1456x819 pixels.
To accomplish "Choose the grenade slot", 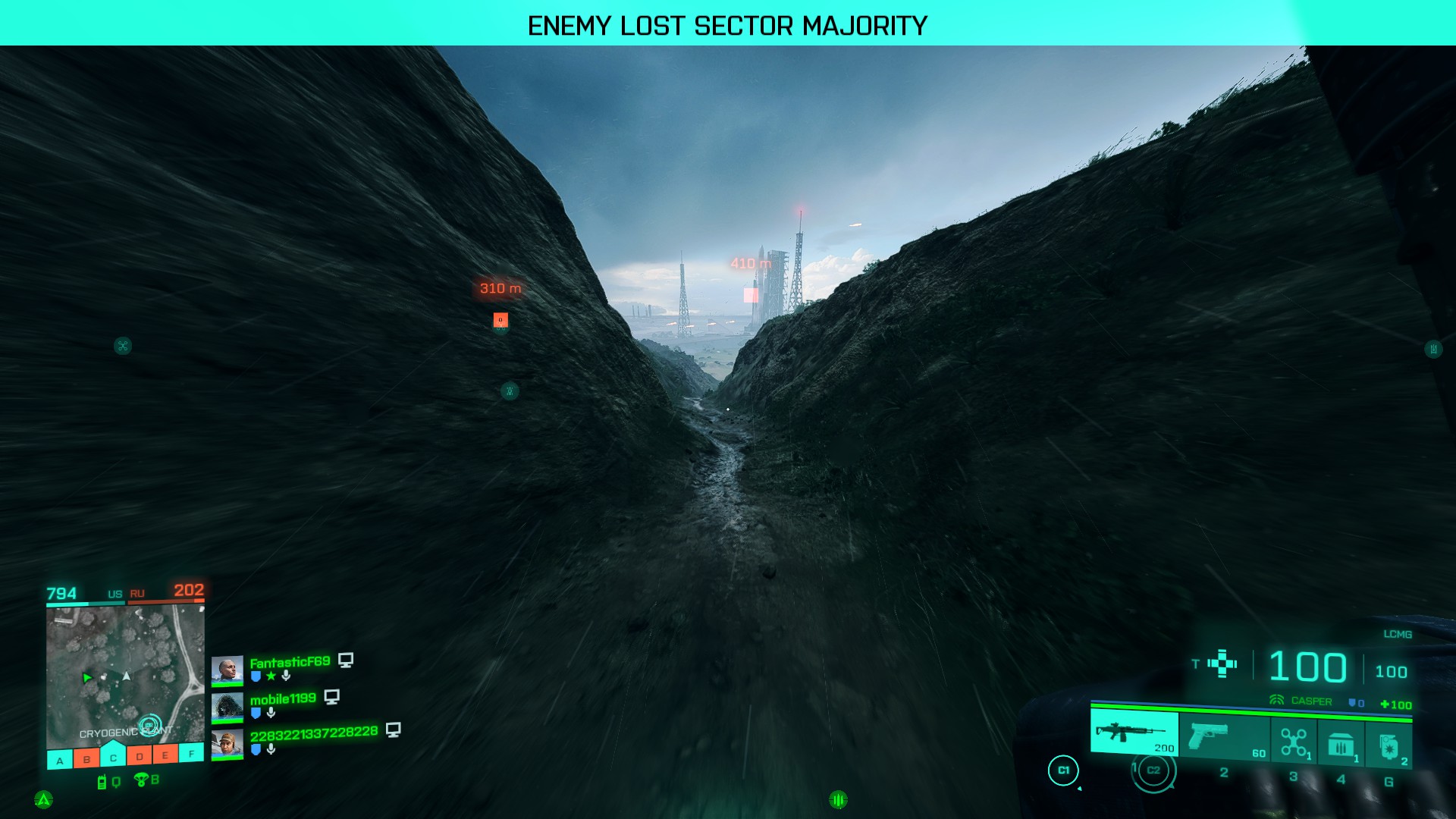I will click(1389, 746).
